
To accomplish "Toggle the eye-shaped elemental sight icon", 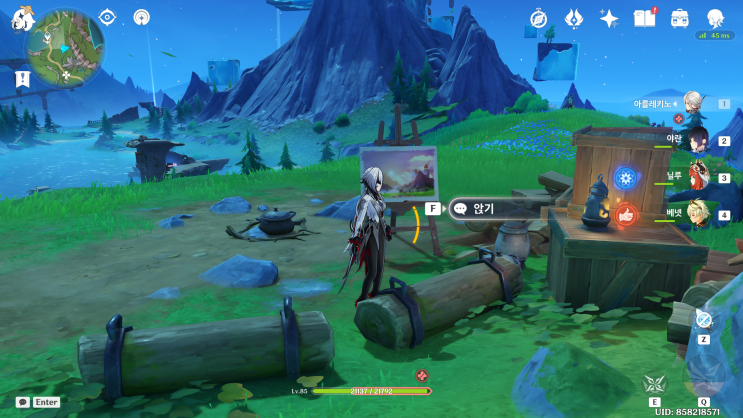I will tap(108, 17).
